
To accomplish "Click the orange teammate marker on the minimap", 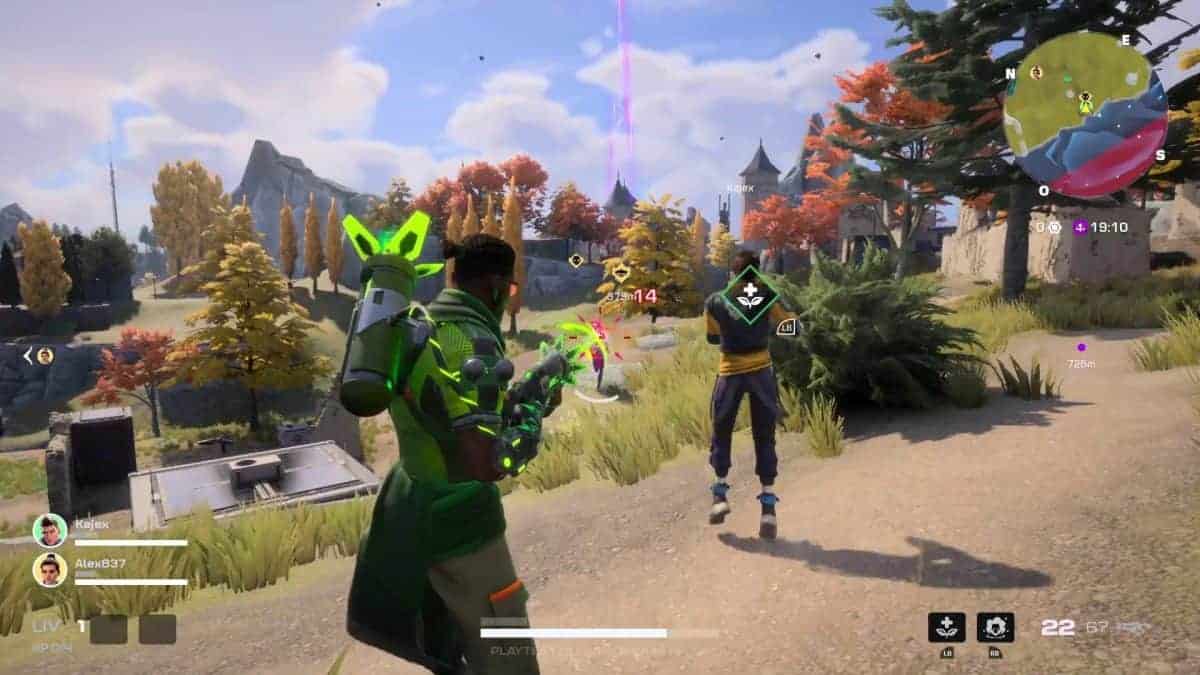I will click(x=1037, y=72).
